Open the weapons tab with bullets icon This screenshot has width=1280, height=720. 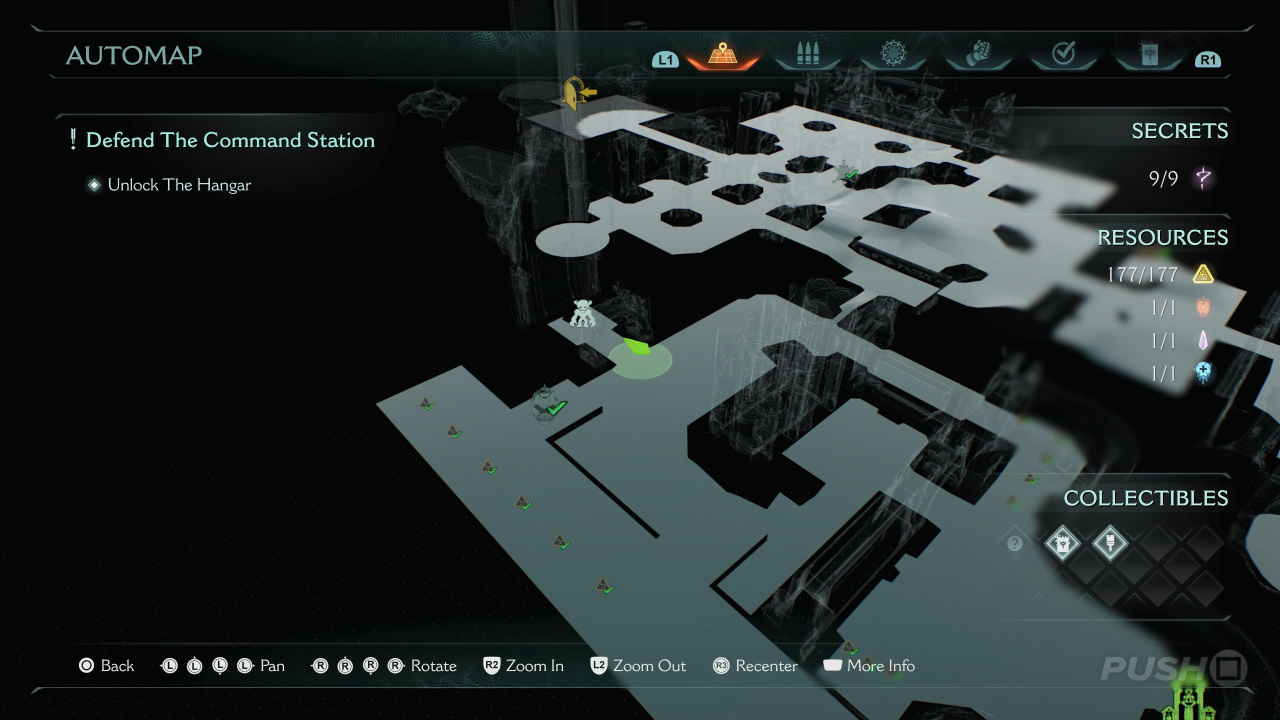coord(807,55)
